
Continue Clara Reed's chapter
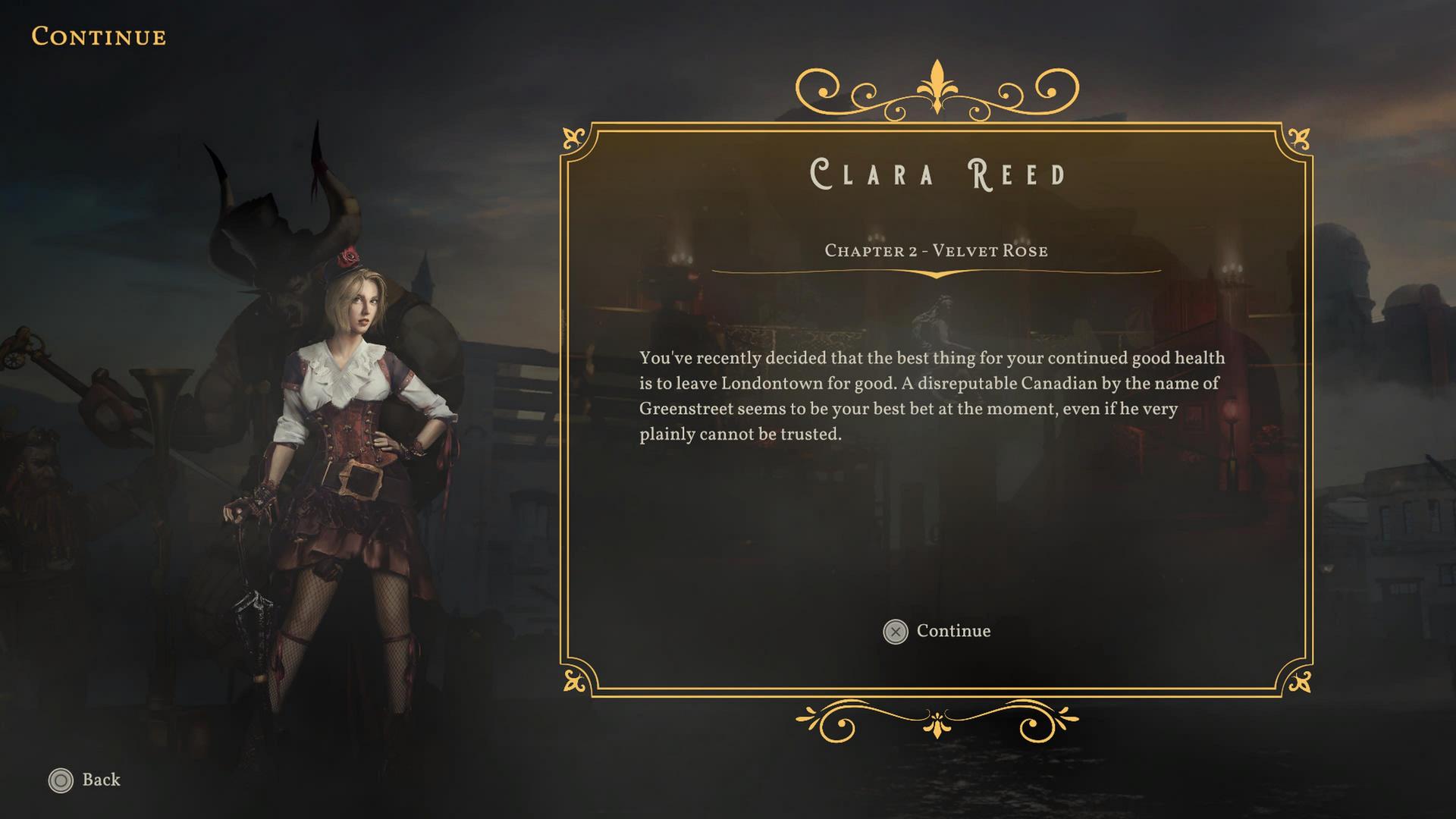tap(937, 631)
